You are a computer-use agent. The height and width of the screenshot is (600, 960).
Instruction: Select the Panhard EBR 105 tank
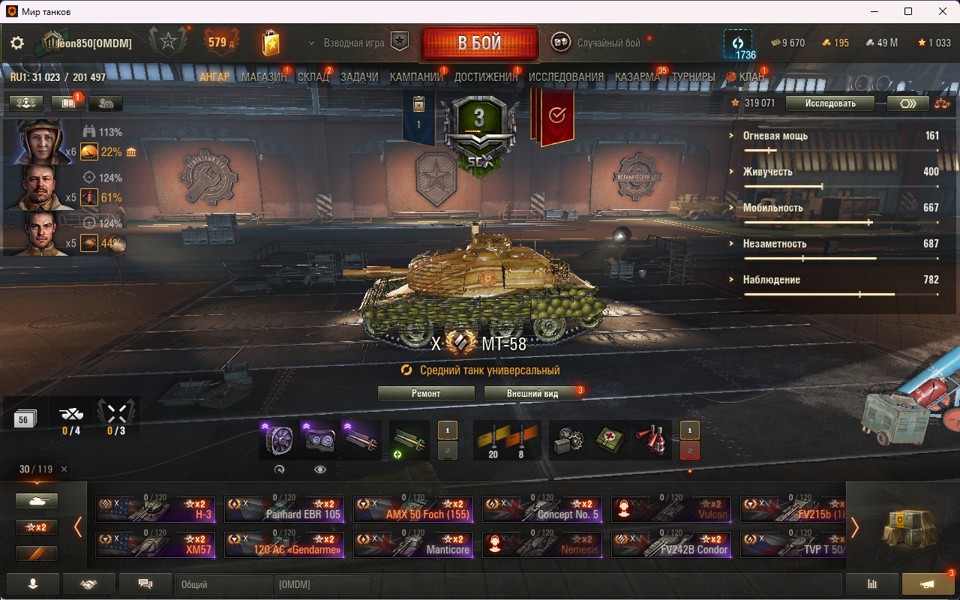(284, 510)
